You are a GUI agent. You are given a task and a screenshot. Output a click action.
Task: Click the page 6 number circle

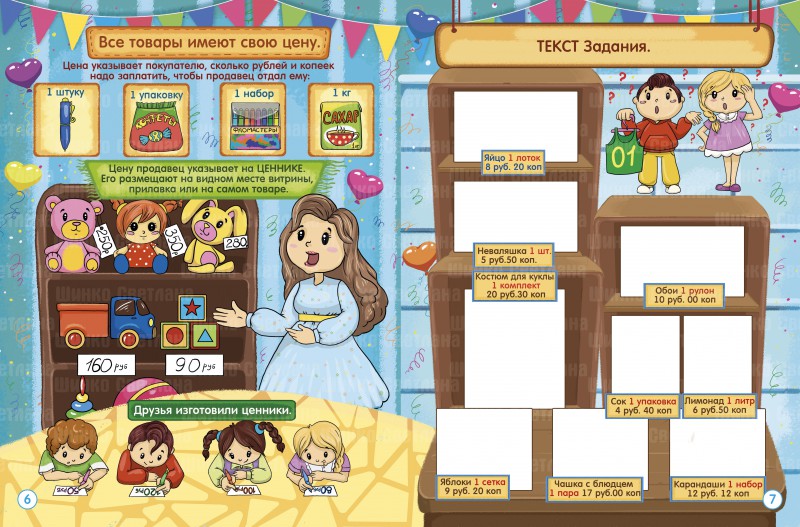coord(26,499)
